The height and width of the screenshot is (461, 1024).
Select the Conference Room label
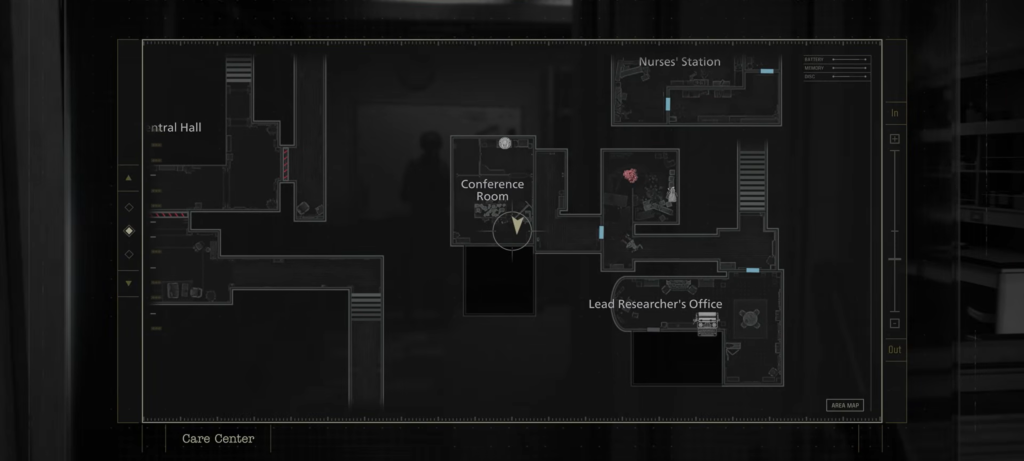[x=492, y=190]
